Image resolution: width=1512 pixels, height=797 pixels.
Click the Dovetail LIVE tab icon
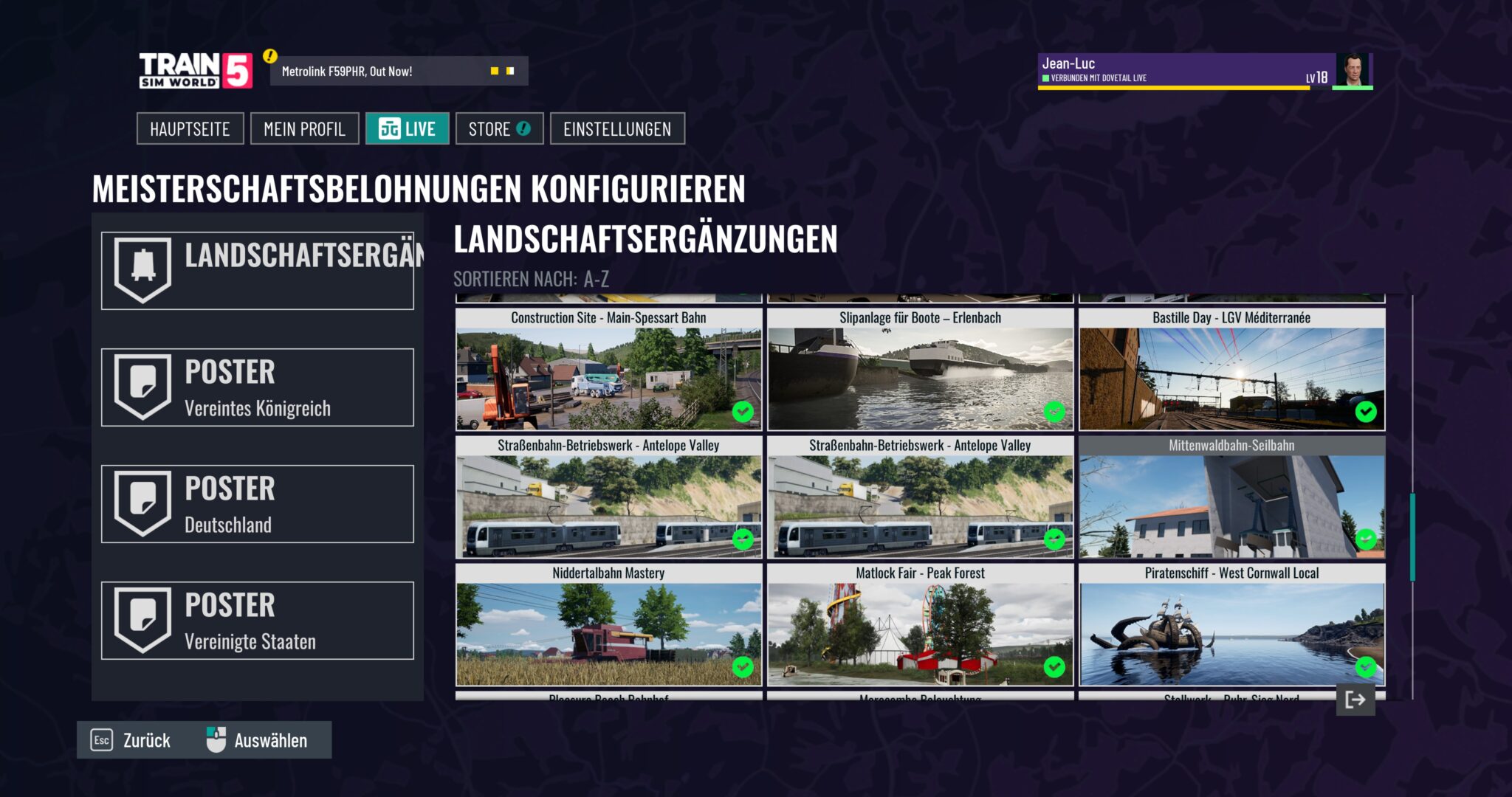point(390,128)
